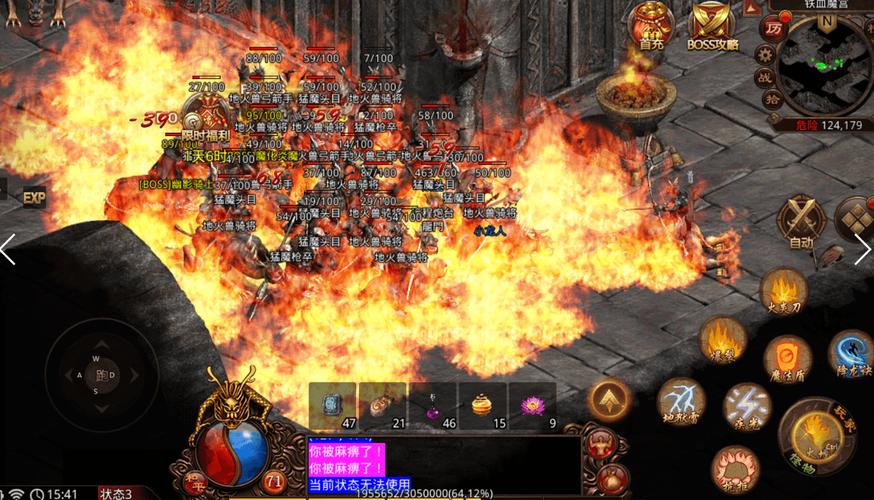The height and width of the screenshot is (500, 874).
Task: Use the blue 降龙诀 dragon skill
Action: coord(850,353)
